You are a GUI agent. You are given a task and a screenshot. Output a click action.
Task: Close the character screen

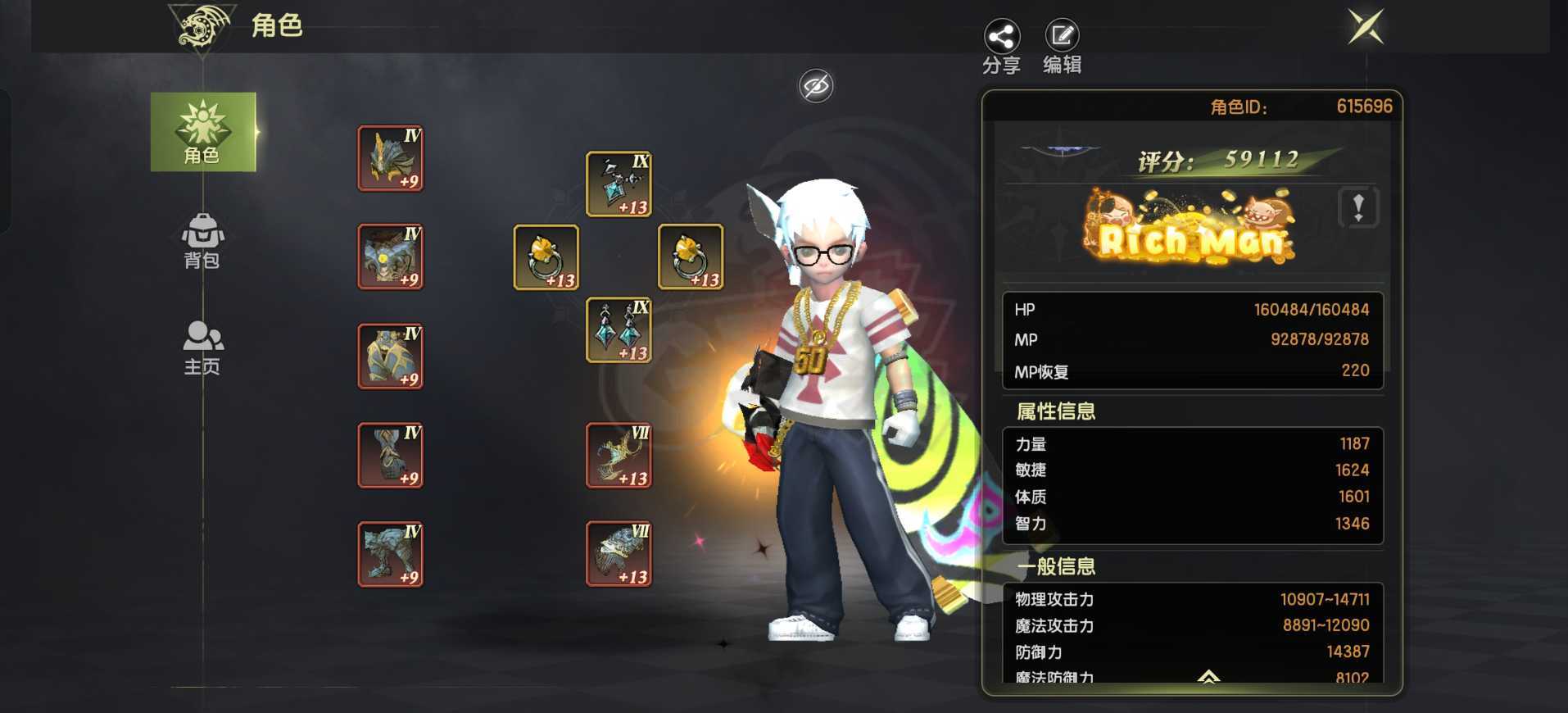[x=1366, y=27]
